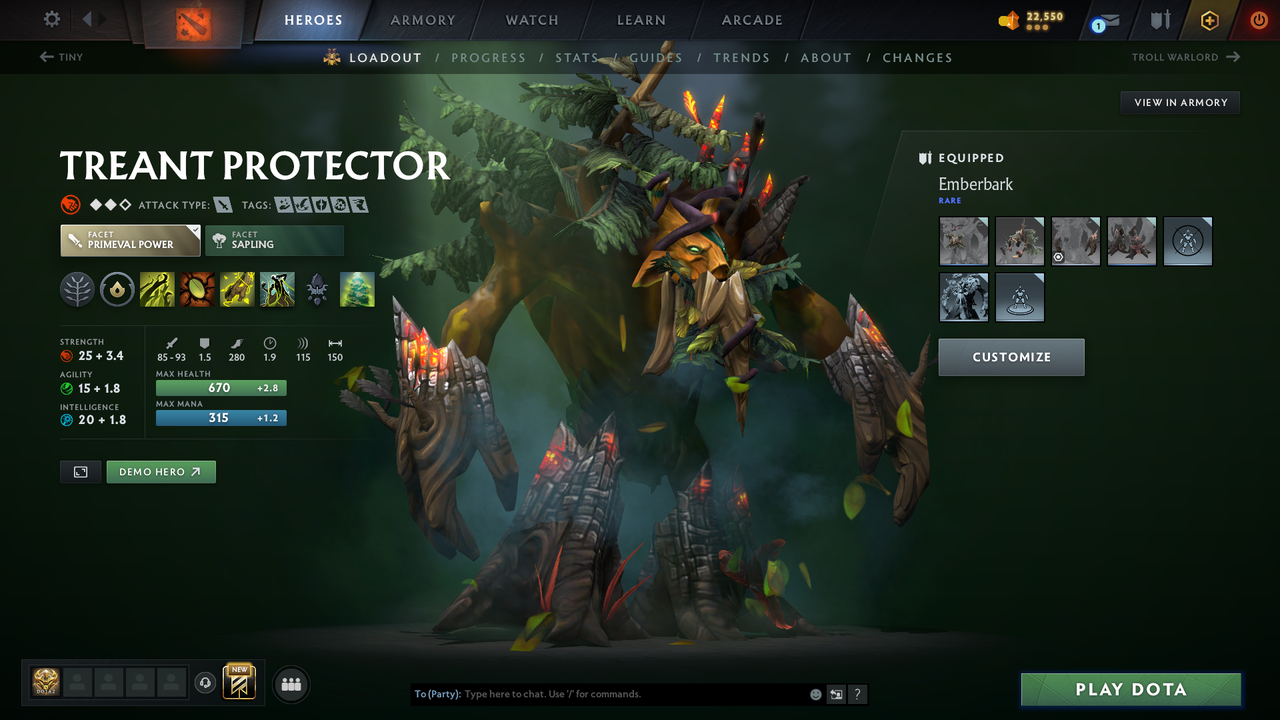
Task: Switch to the STATS tab
Action: tap(578, 57)
